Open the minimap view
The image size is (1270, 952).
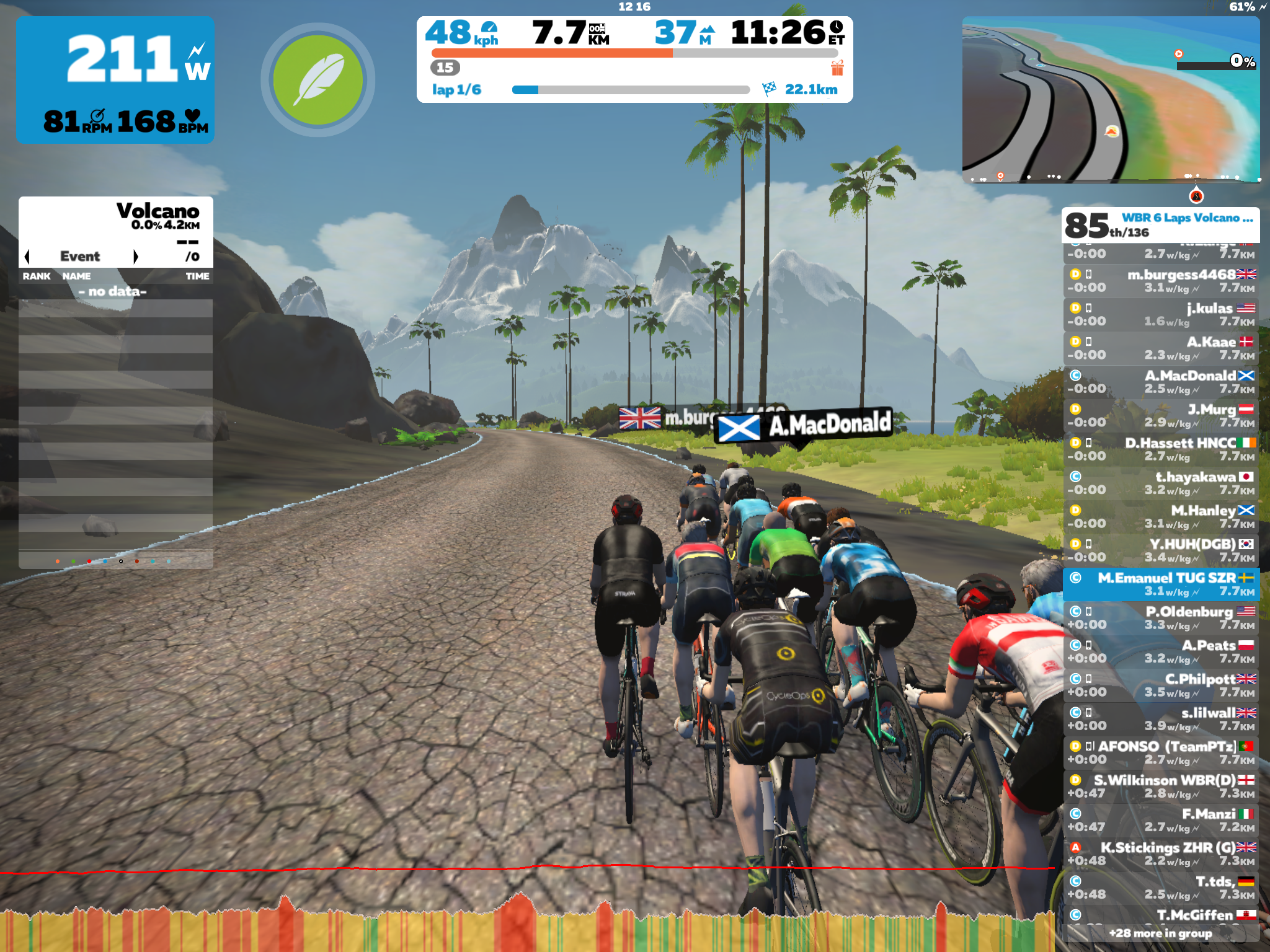(1110, 99)
